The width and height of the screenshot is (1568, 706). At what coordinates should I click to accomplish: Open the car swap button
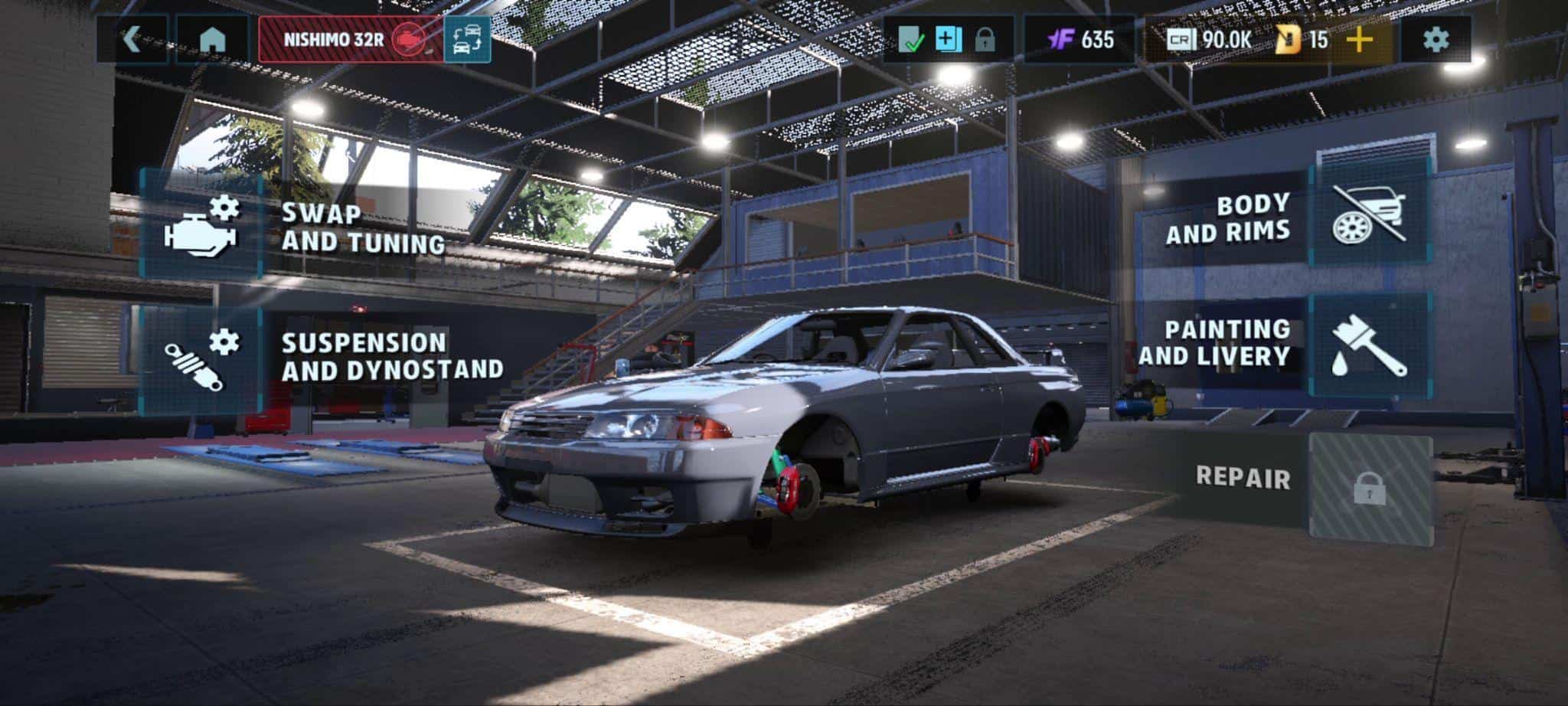pyautogui.click(x=467, y=39)
